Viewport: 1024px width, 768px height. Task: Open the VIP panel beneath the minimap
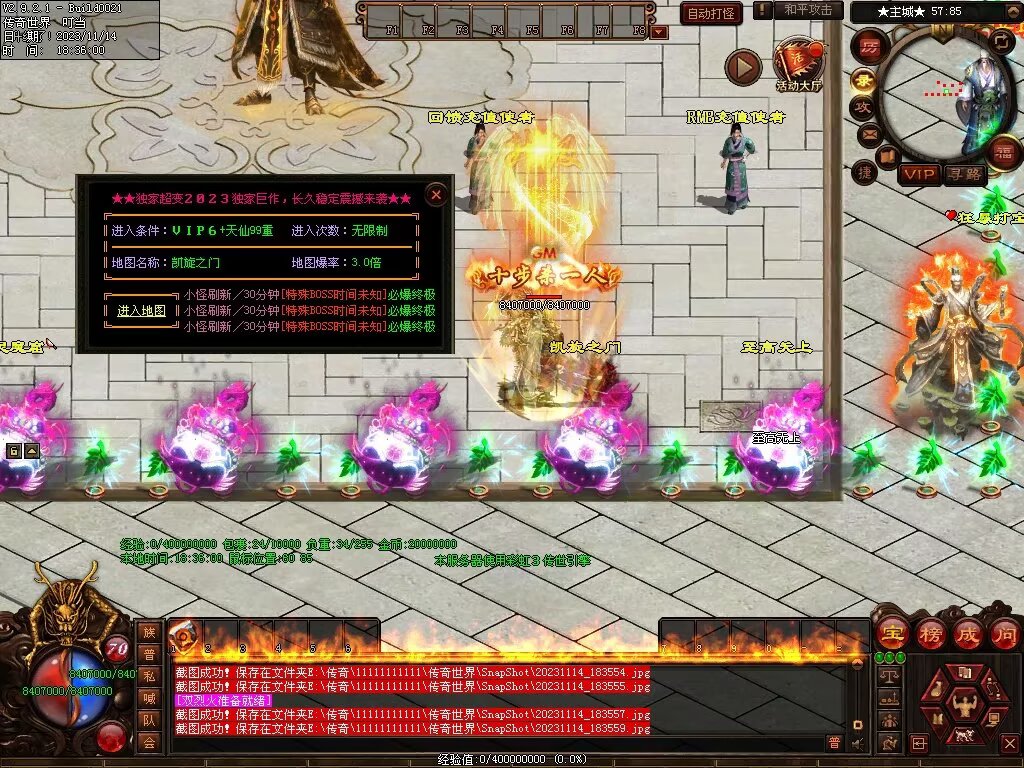tap(918, 175)
